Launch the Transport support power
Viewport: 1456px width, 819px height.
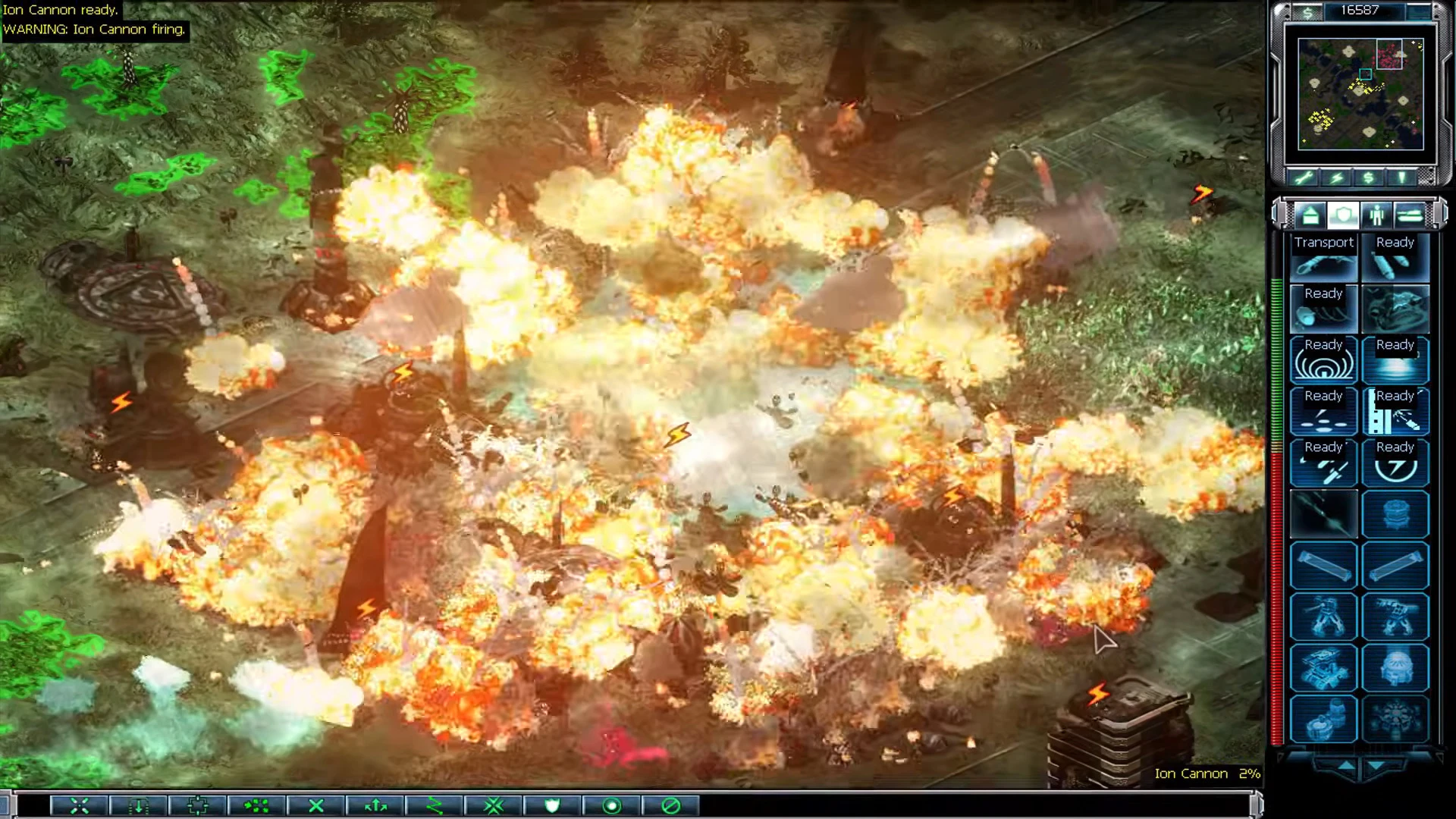click(1323, 258)
